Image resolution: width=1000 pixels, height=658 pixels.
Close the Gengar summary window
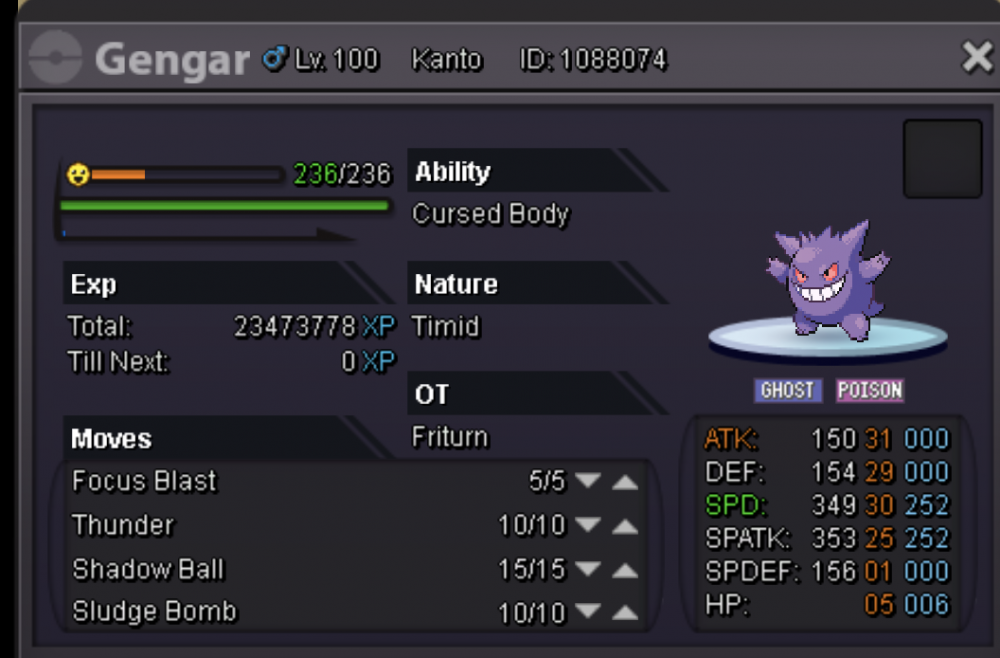tap(976, 59)
